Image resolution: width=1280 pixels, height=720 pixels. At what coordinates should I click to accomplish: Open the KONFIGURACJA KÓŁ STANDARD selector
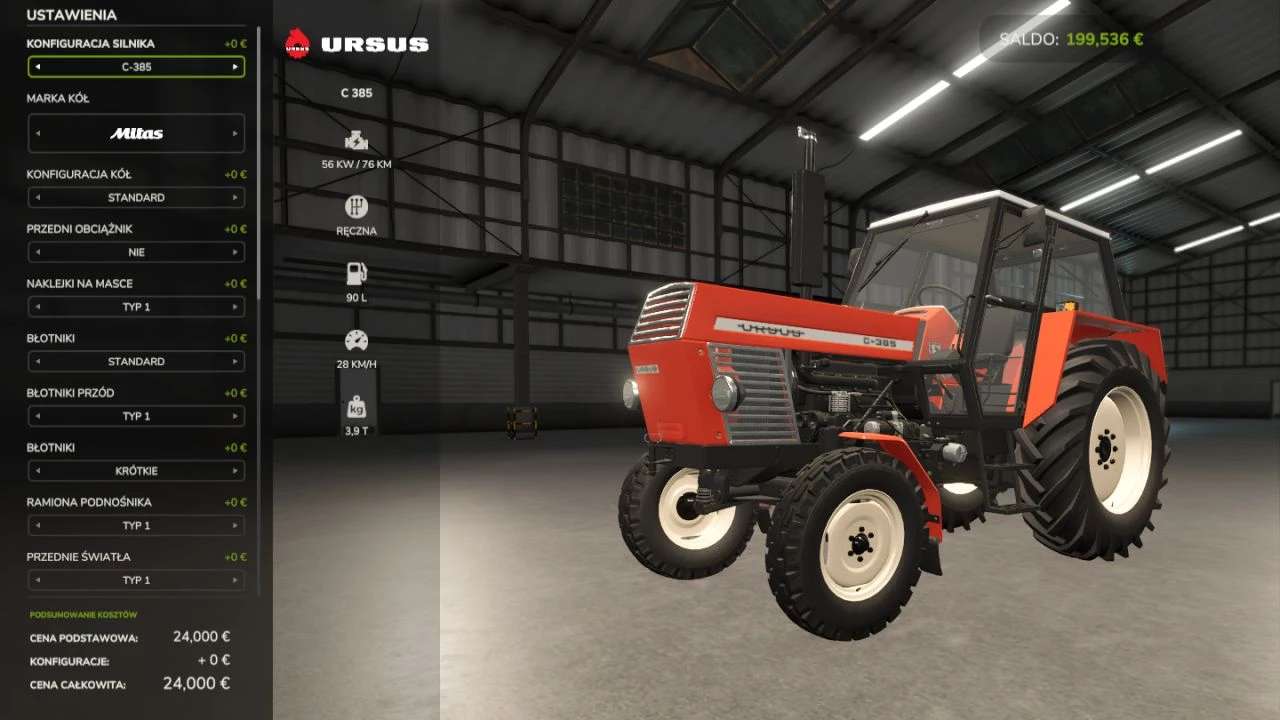137,197
